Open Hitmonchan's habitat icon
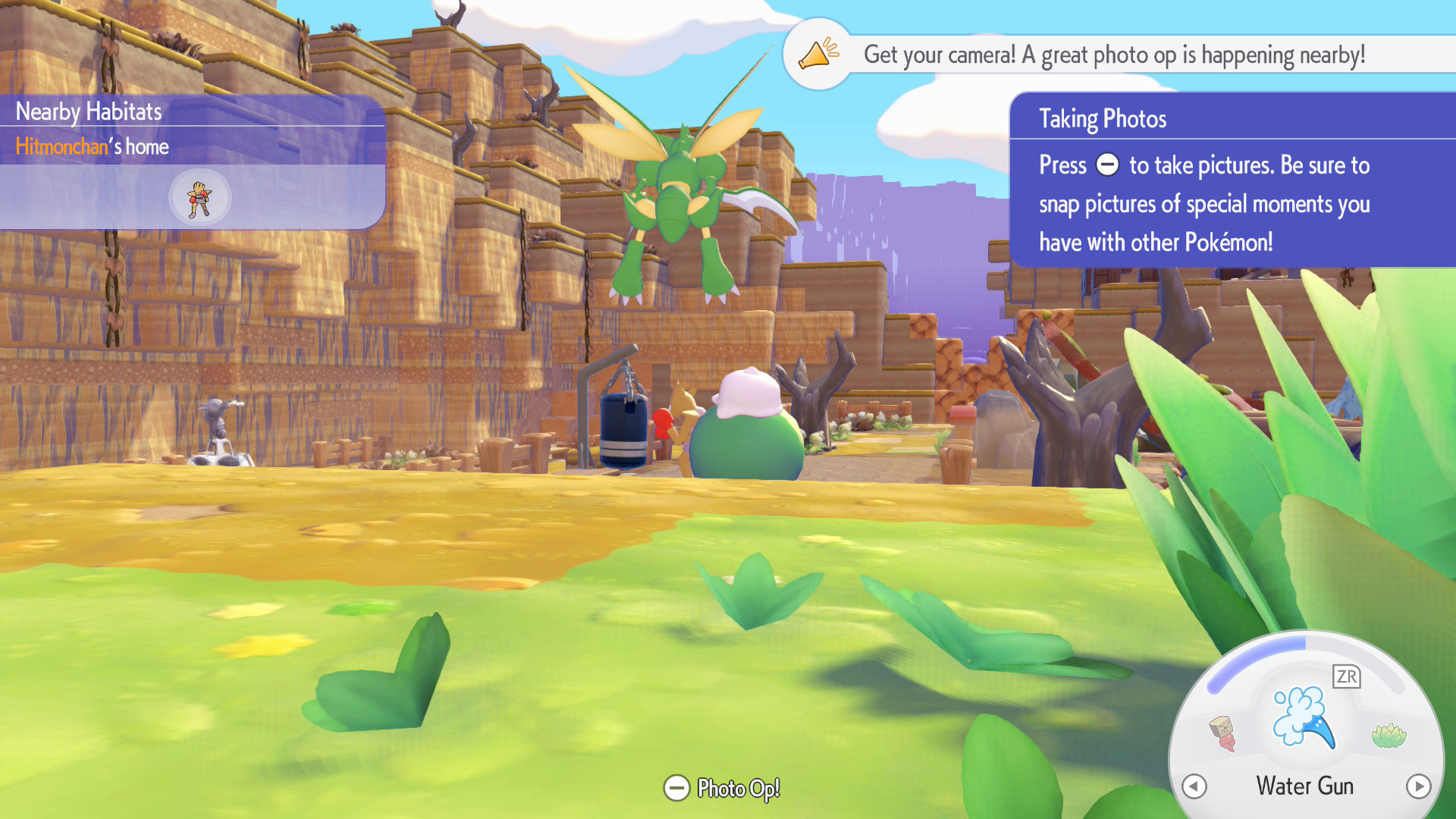This screenshot has width=1456, height=819. click(x=199, y=198)
